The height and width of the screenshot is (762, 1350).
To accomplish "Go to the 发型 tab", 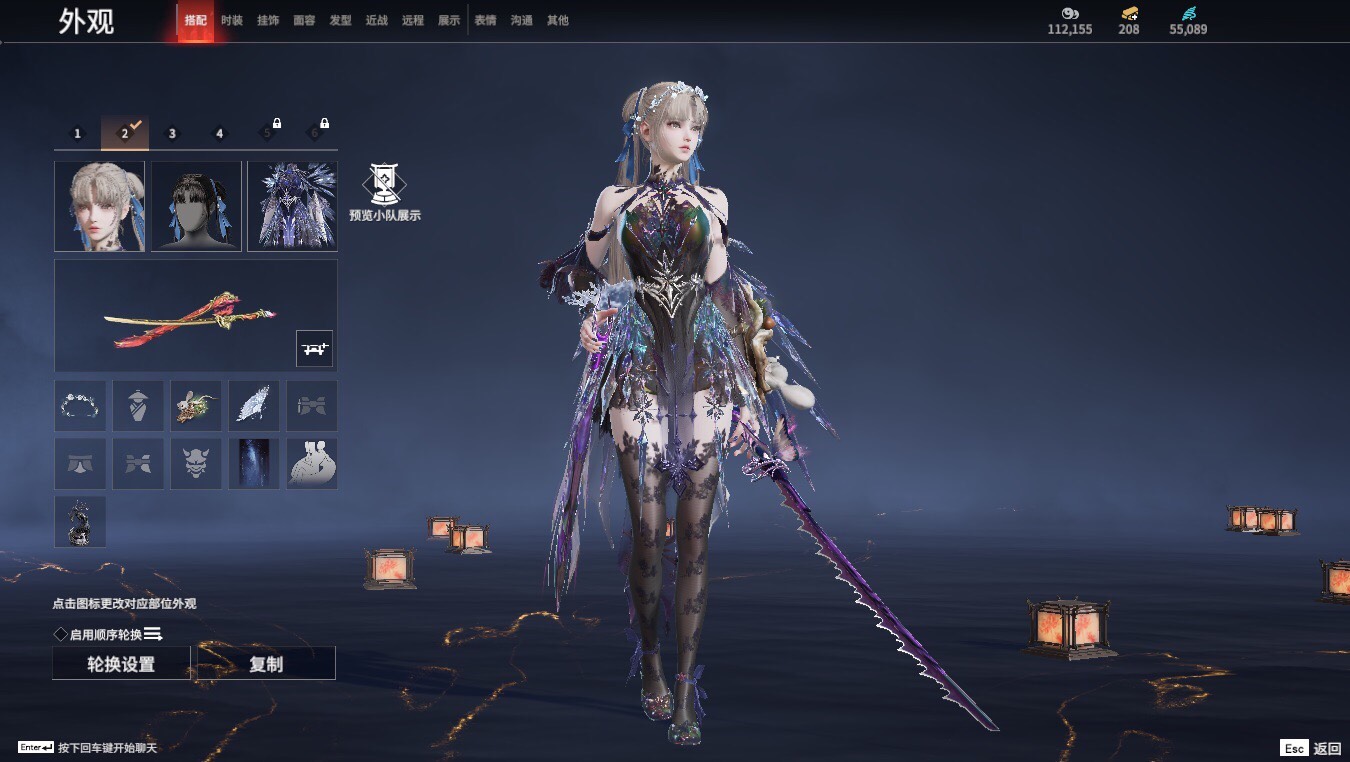I will [340, 20].
